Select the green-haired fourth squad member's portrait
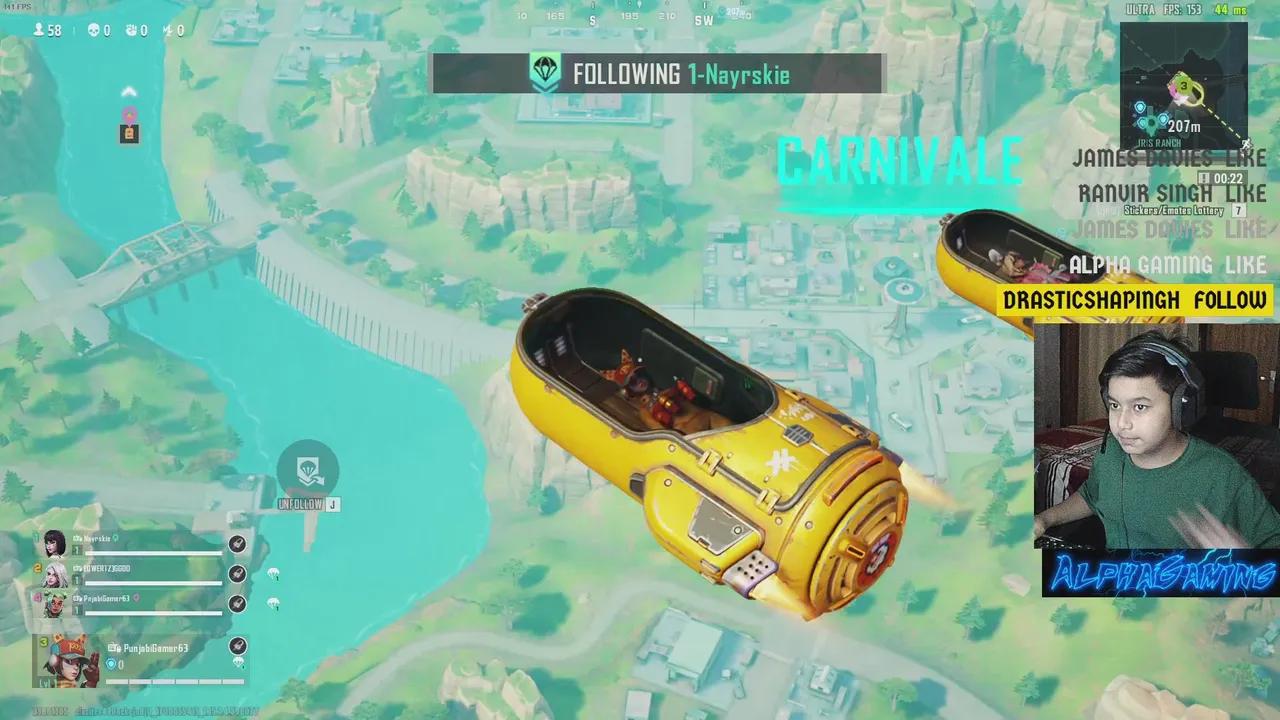The height and width of the screenshot is (720, 1280). pyautogui.click(x=54, y=603)
